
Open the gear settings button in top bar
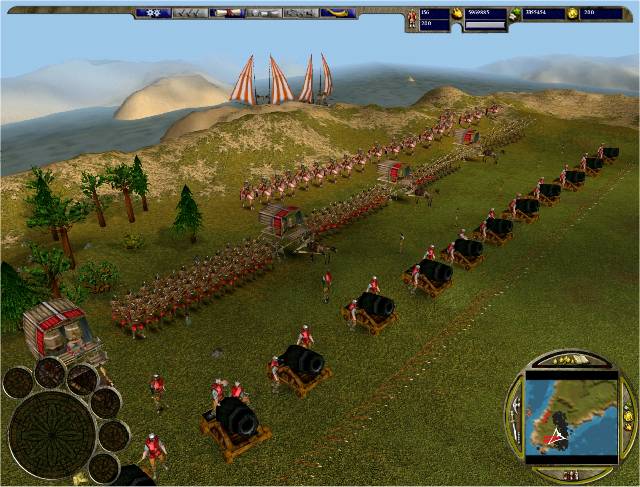click(x=153, y=13)
